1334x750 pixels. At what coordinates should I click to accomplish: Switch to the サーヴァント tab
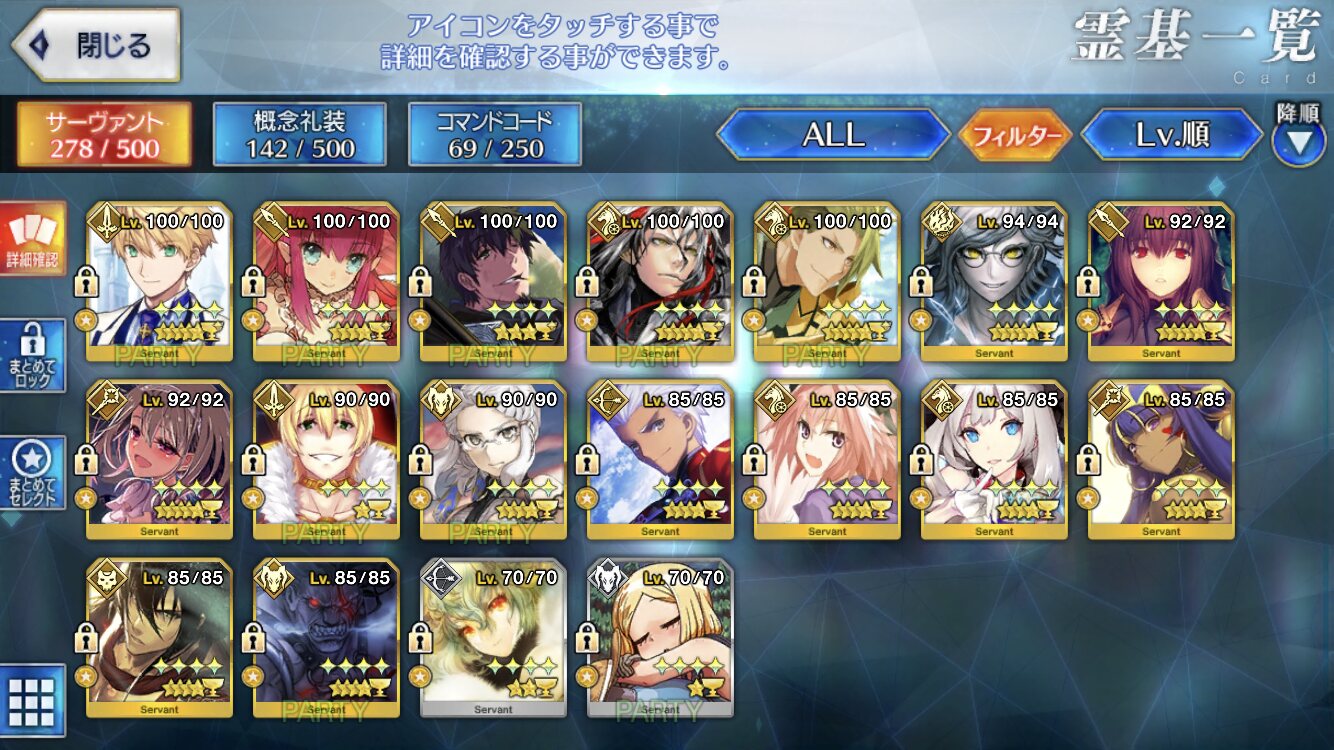coord(103,135)
